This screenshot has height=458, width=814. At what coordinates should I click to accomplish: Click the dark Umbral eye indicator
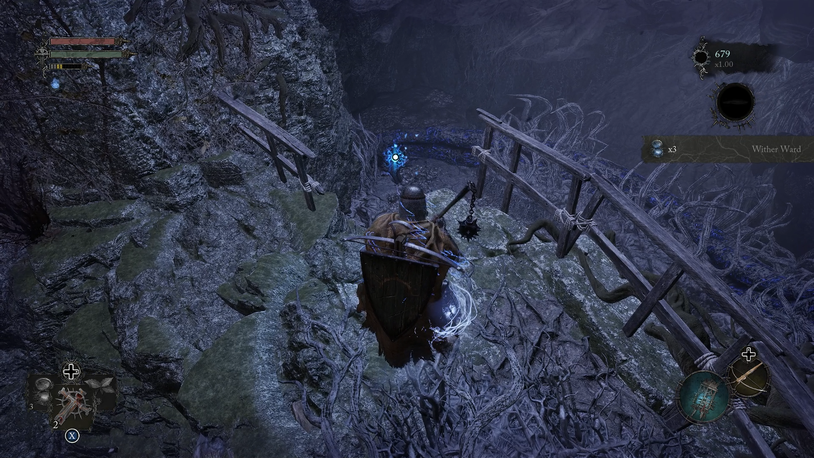point(736,102)
